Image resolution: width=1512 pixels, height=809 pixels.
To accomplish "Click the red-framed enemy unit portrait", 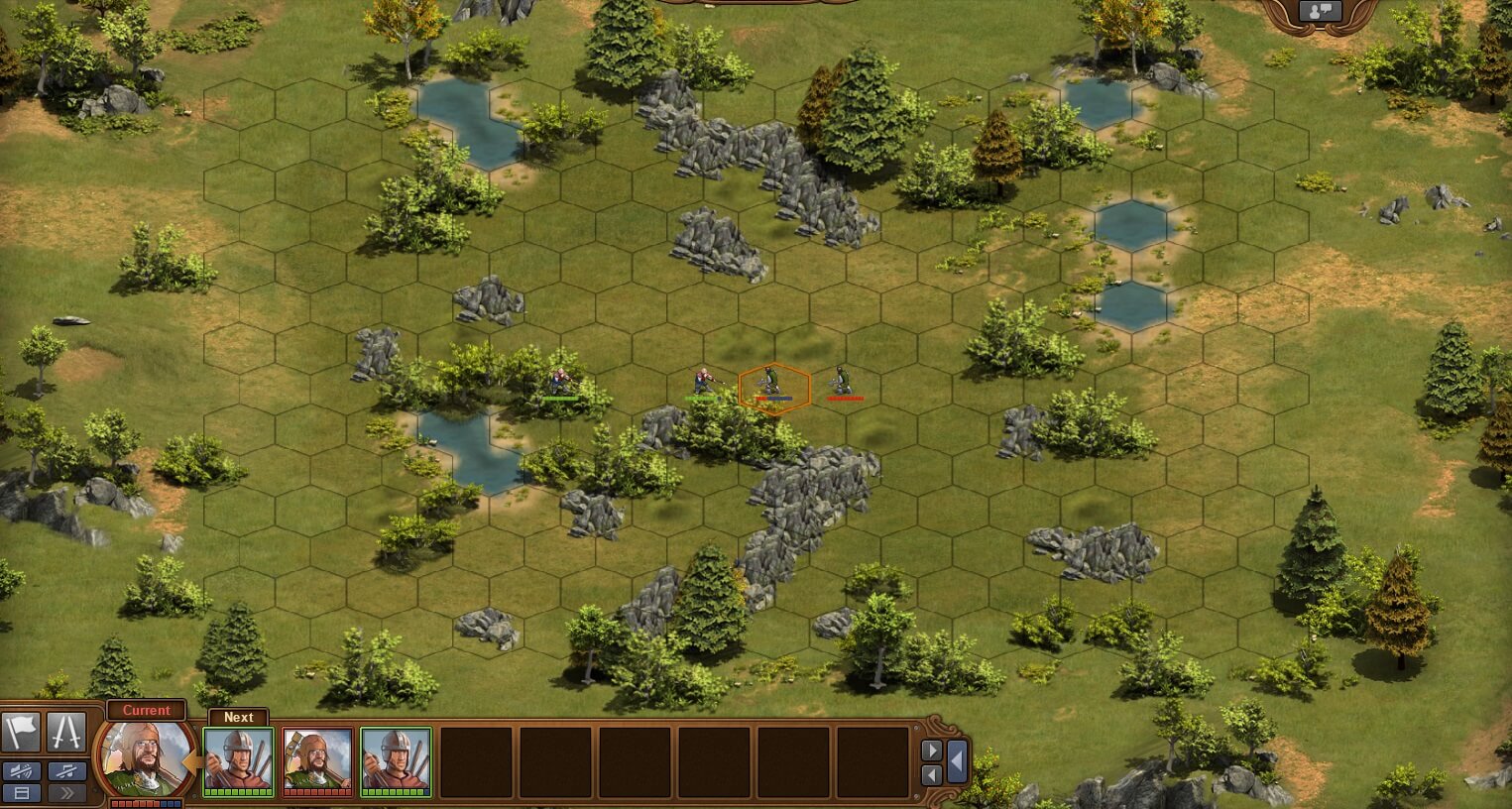I will point(317,760).
